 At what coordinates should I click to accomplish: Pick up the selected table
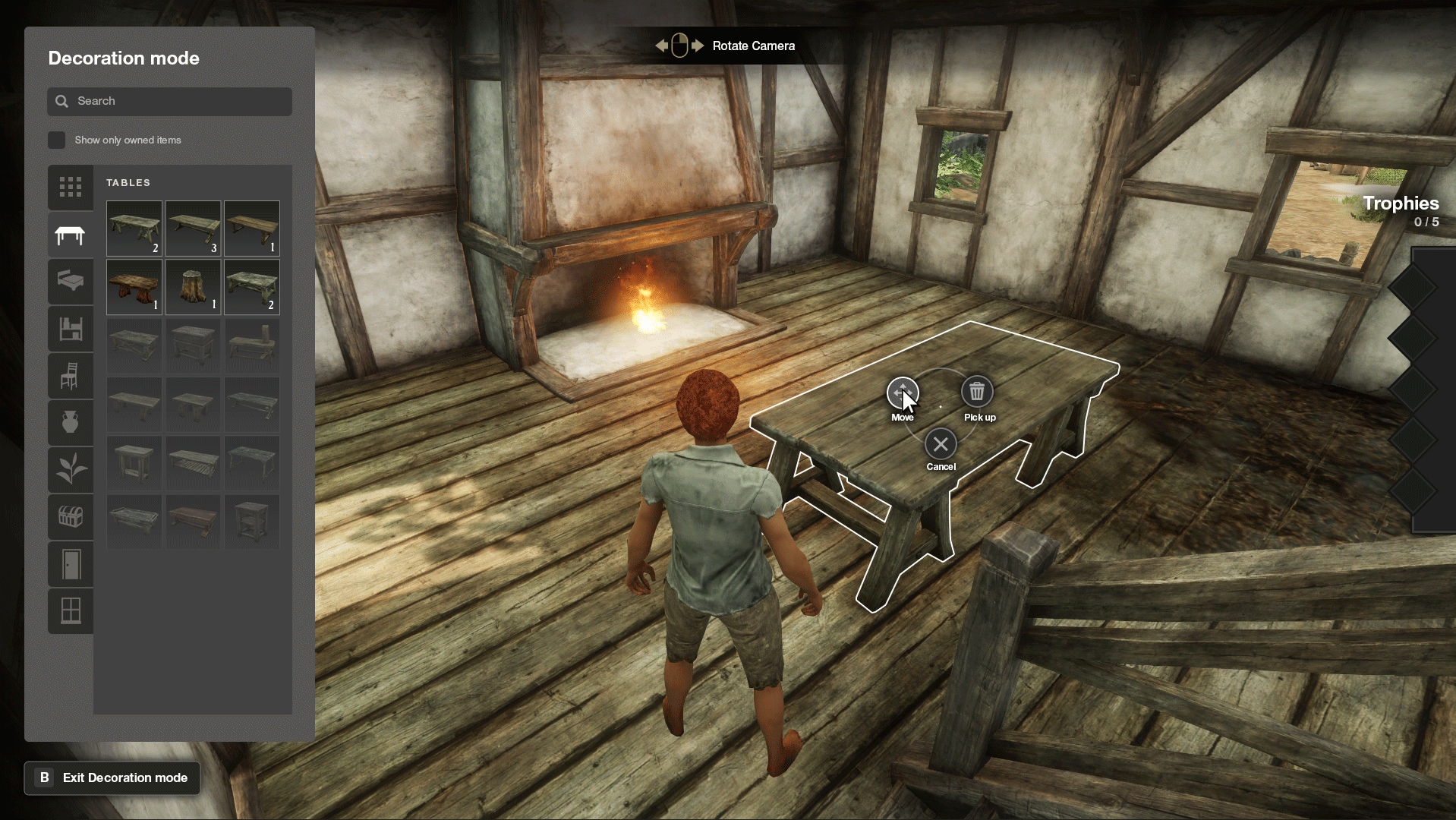[977, 392]
